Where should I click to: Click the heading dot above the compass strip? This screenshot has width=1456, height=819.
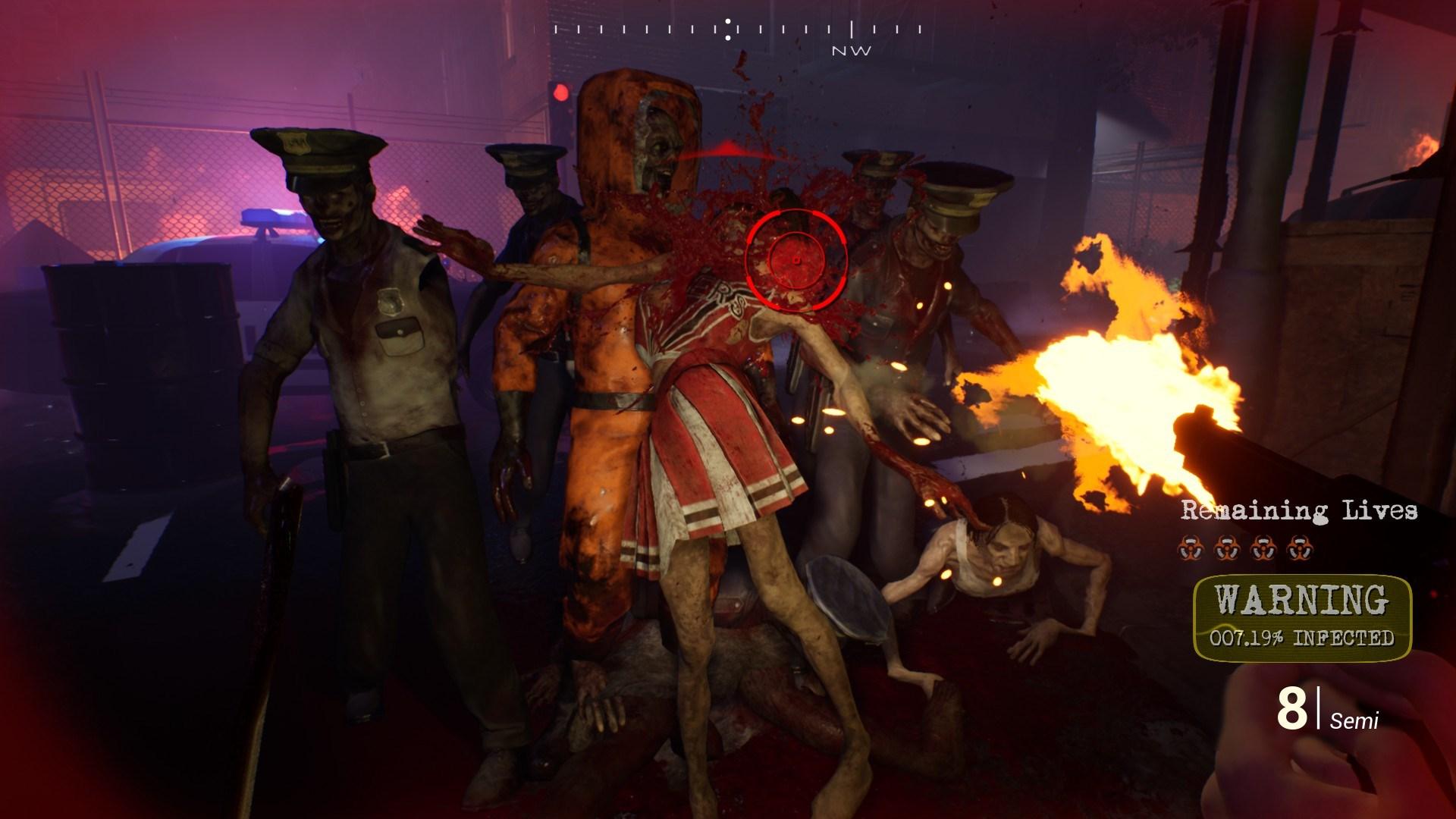pyautogui.click(x=728, y=20)
